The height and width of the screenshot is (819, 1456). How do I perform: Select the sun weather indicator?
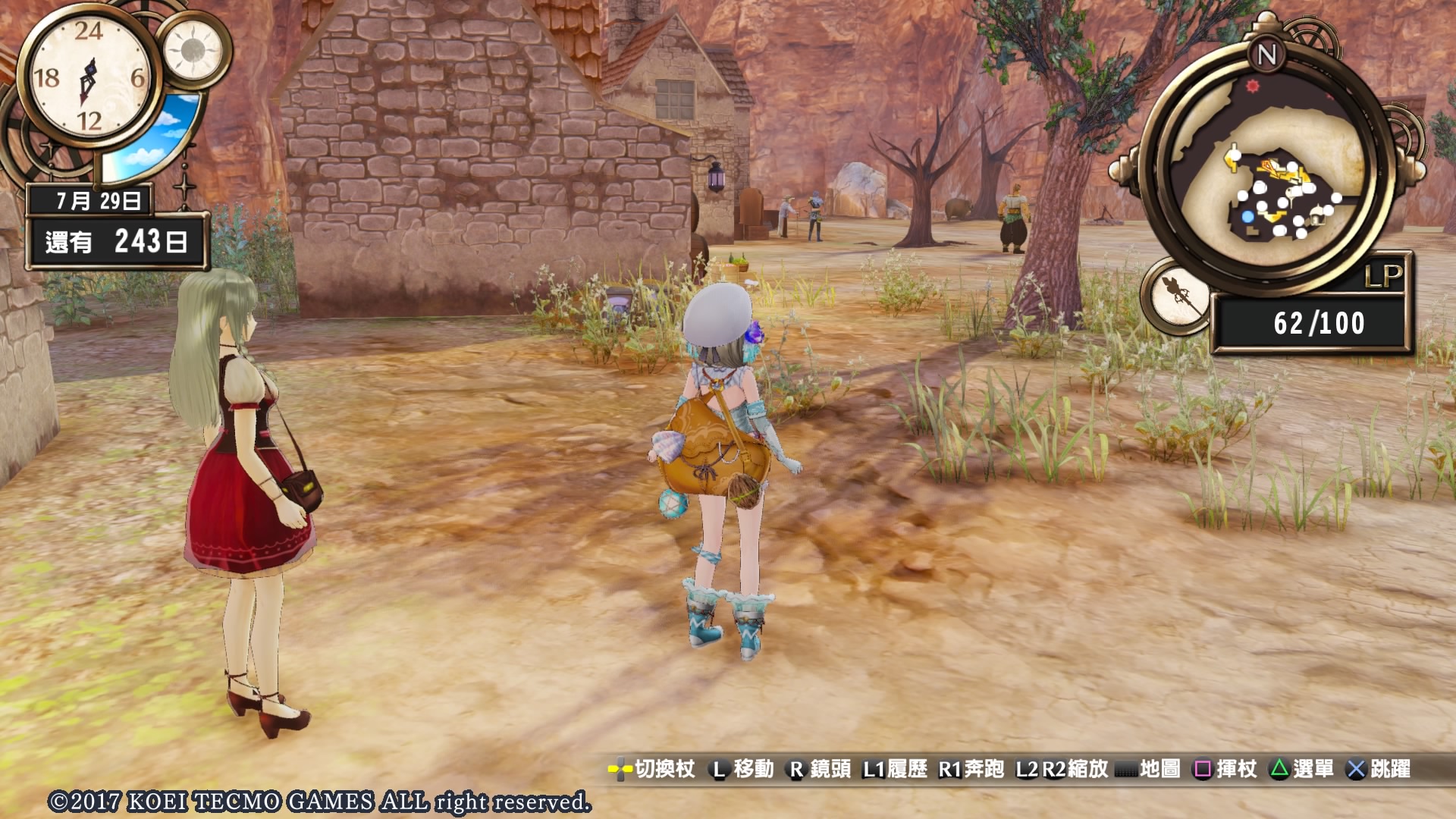tap(193, 51)
